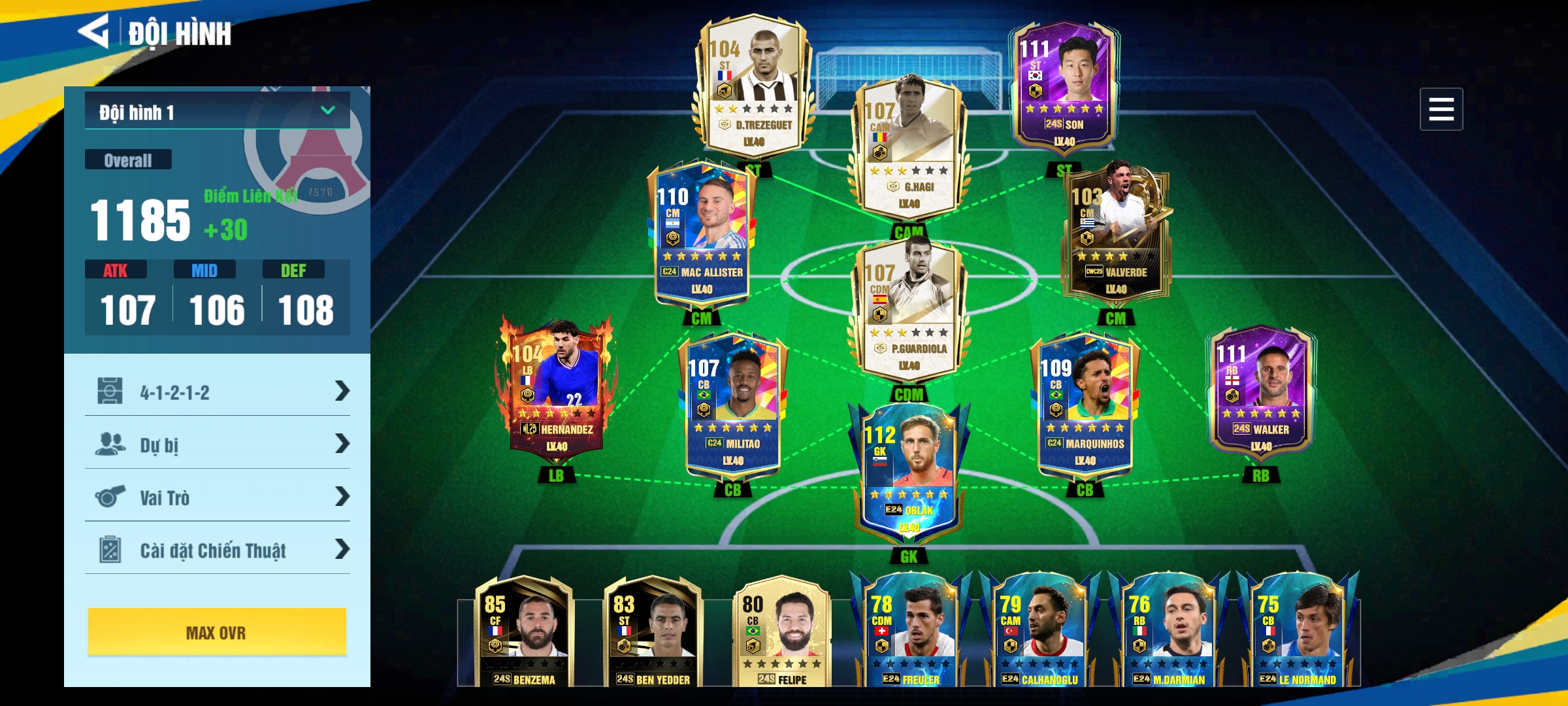Open the Dự bị substitutes menu
1568x706 pixels.
tap(217, 445)
